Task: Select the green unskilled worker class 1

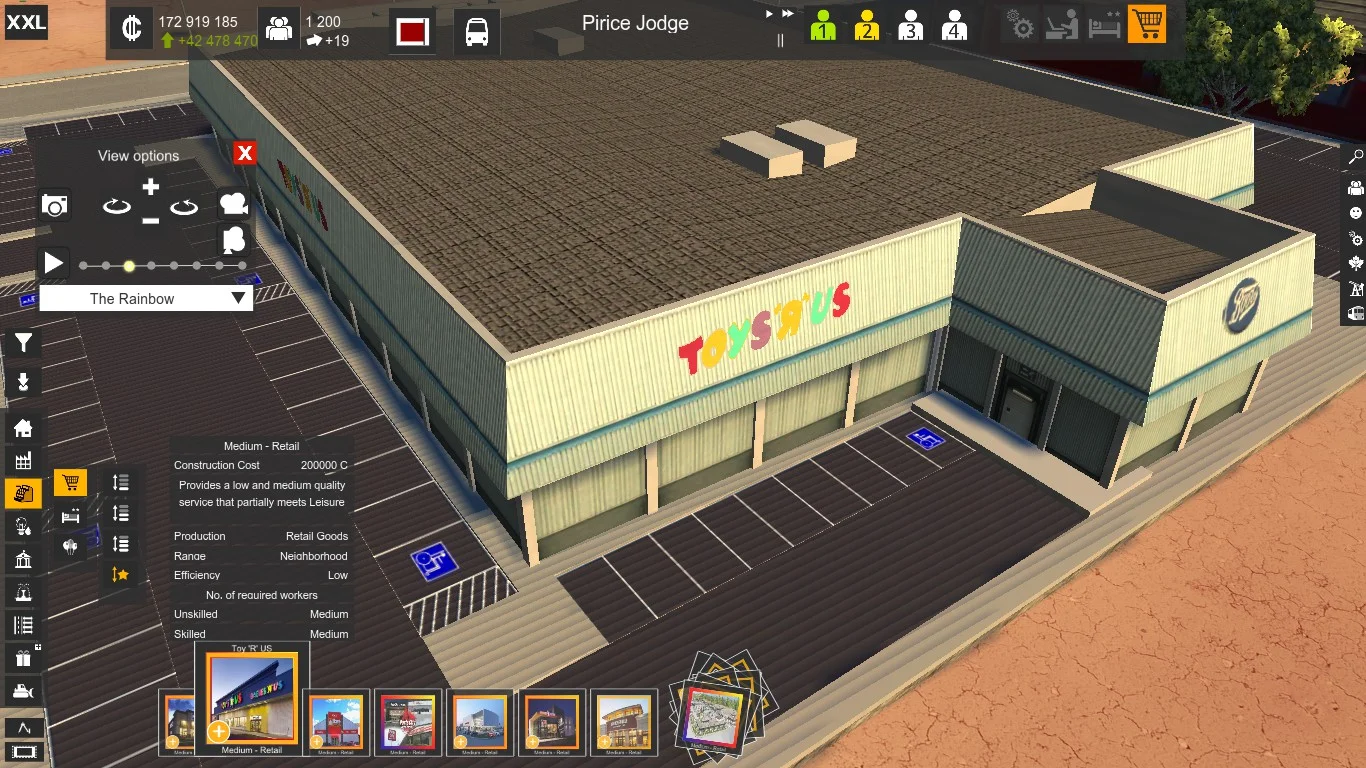Action: click(823, 25)
